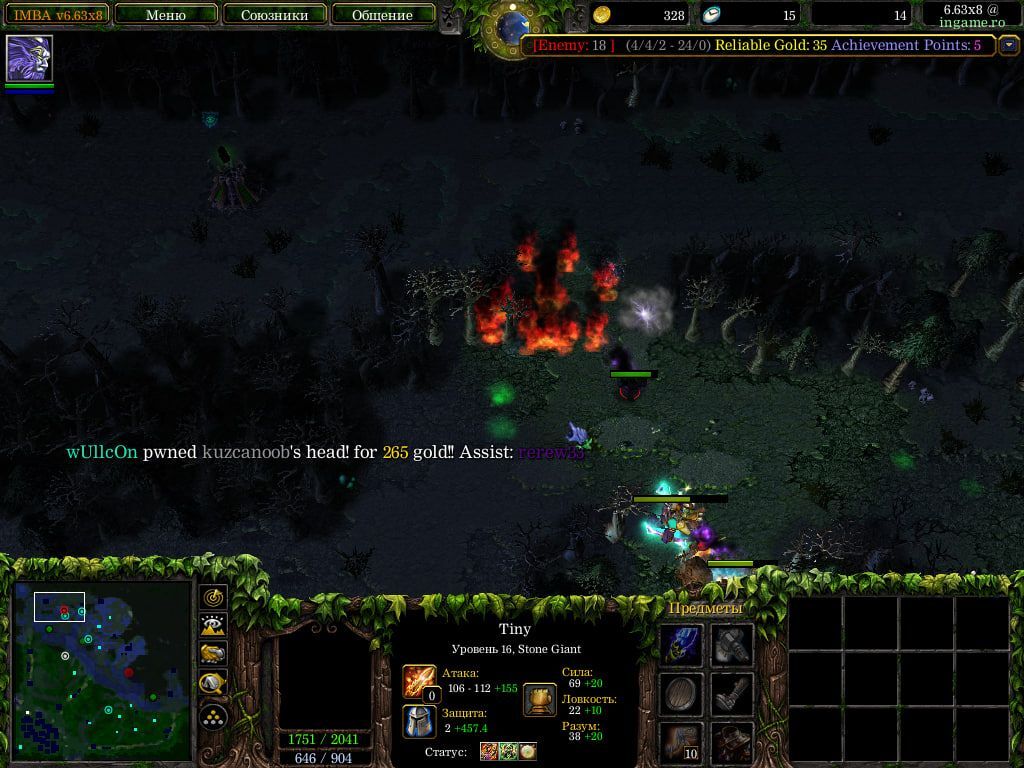Select the round wooden shield item

click(x=682, y=693)
